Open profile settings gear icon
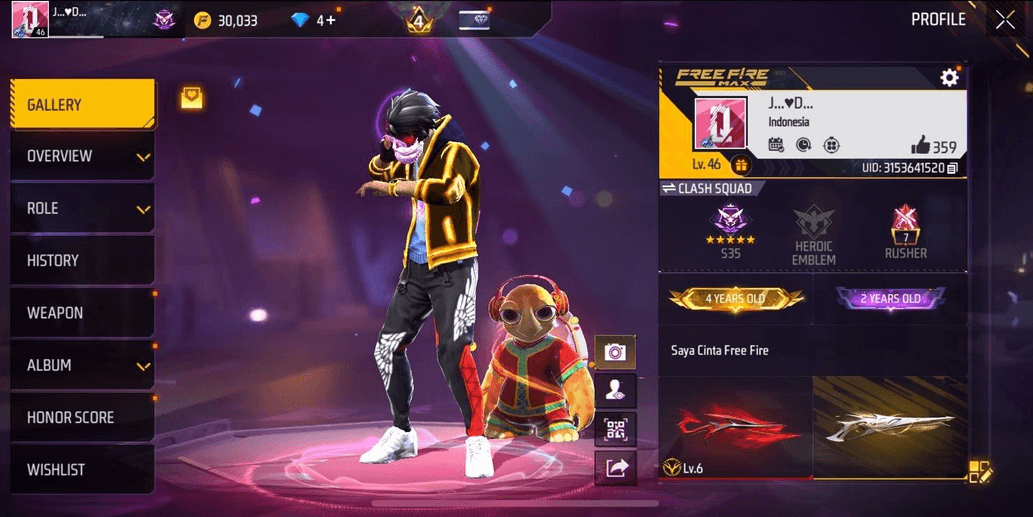The height and width of the screenshot is (517, 1033). [x=949, y=78]
